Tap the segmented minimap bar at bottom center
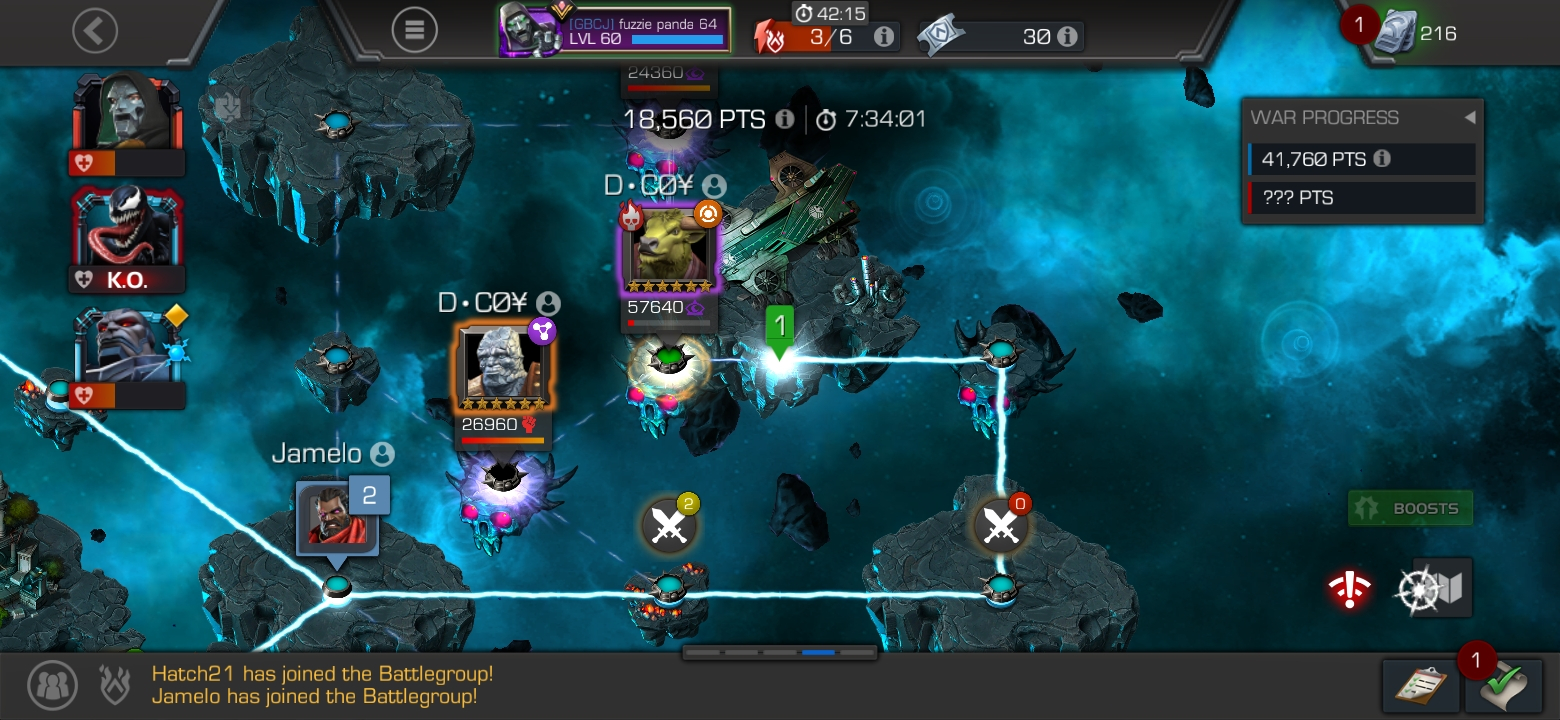 [x=779, y=650]
